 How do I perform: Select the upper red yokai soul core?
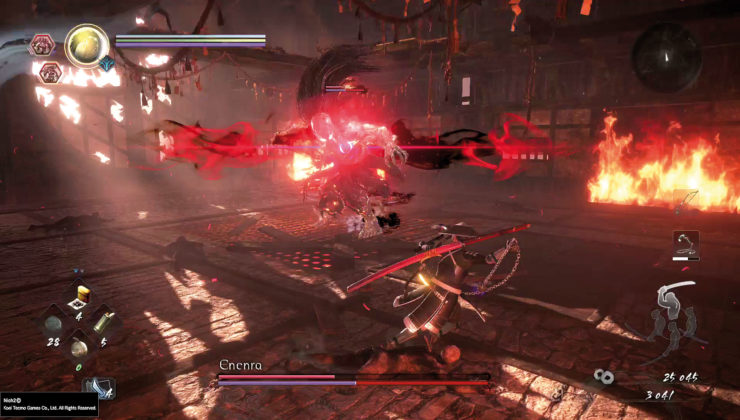[42, 44]
